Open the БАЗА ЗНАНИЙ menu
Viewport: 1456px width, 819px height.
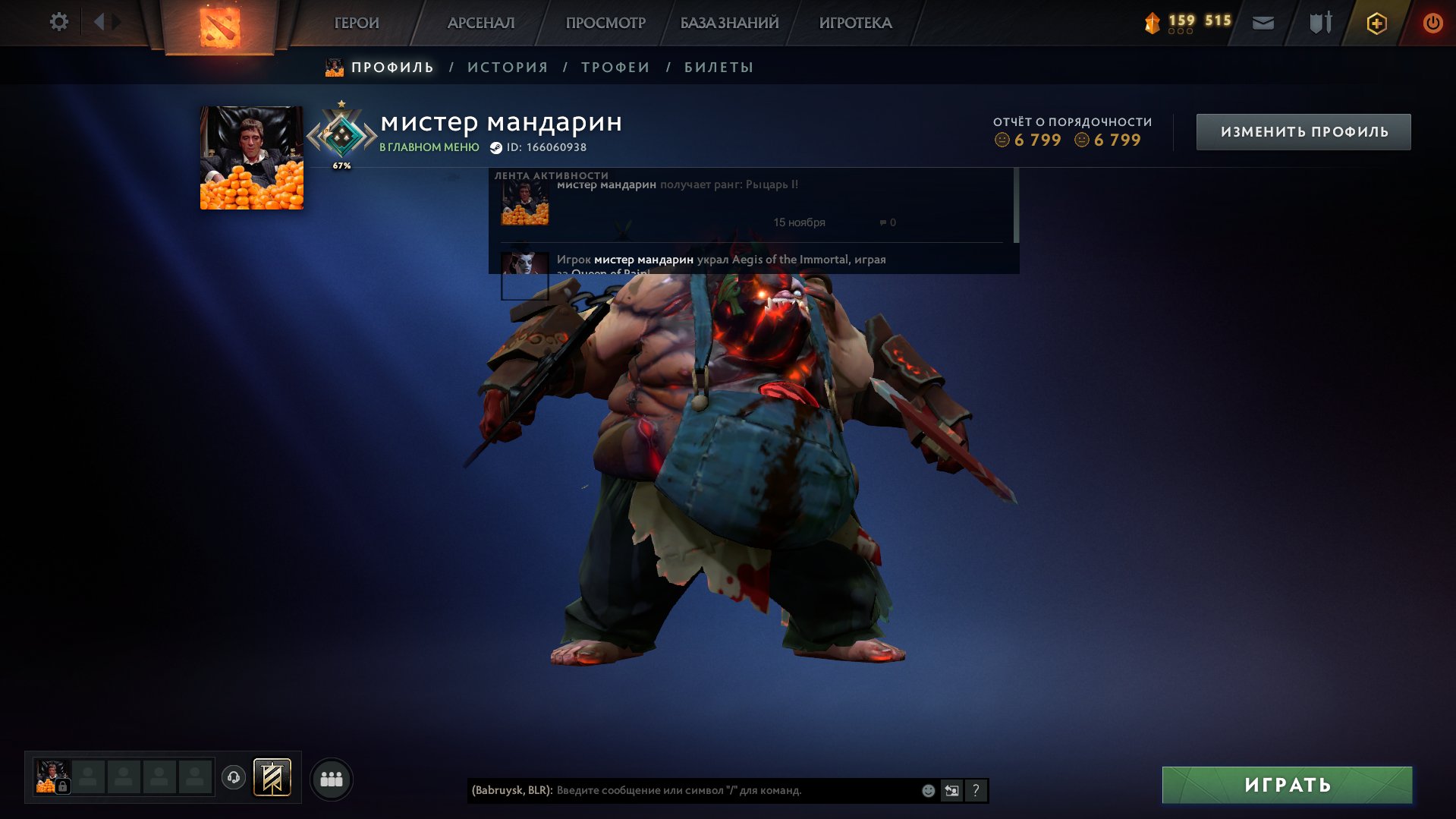728,23
